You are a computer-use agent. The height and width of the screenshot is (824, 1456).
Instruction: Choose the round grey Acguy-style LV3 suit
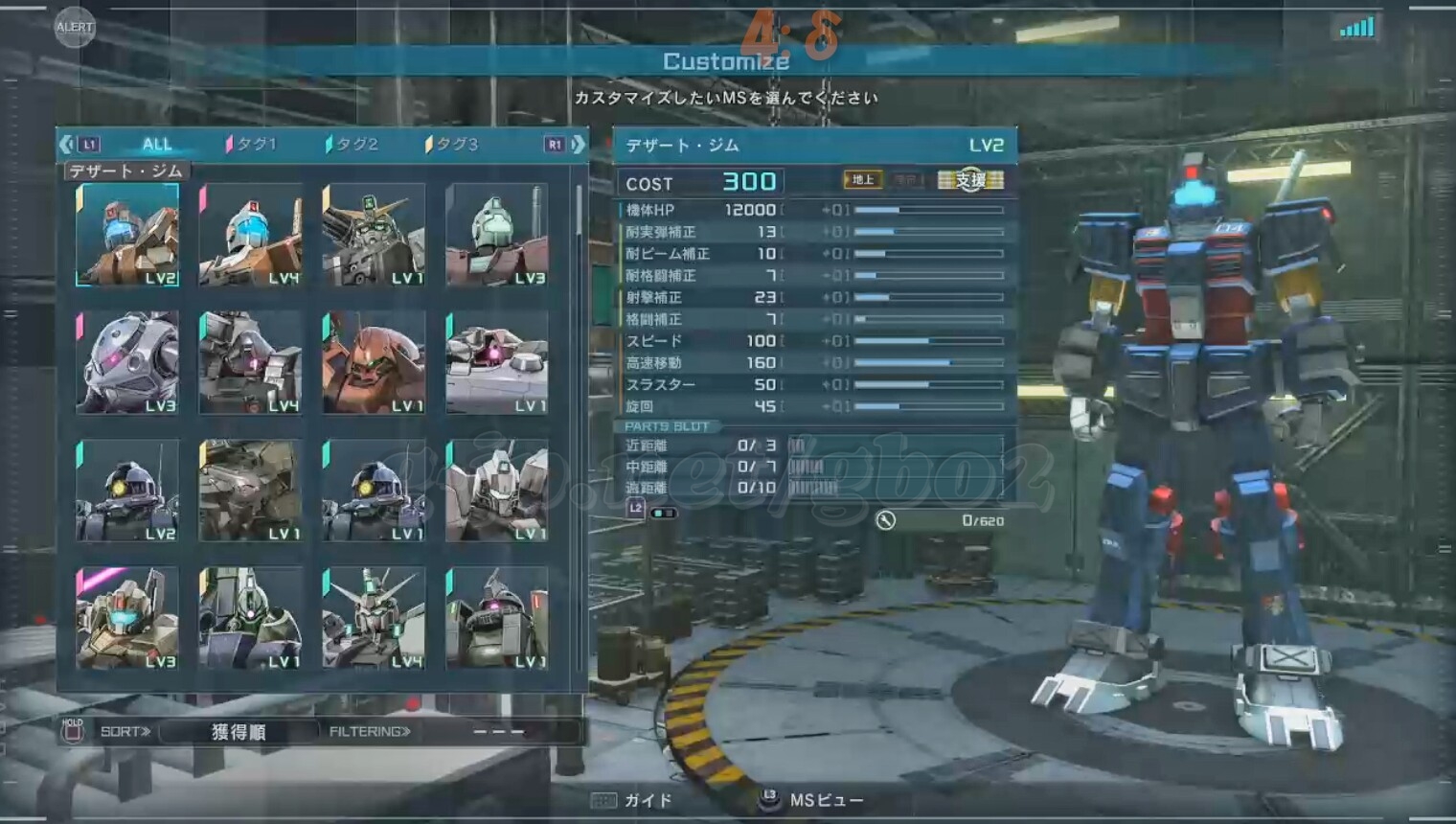click(x=127, y=362)
